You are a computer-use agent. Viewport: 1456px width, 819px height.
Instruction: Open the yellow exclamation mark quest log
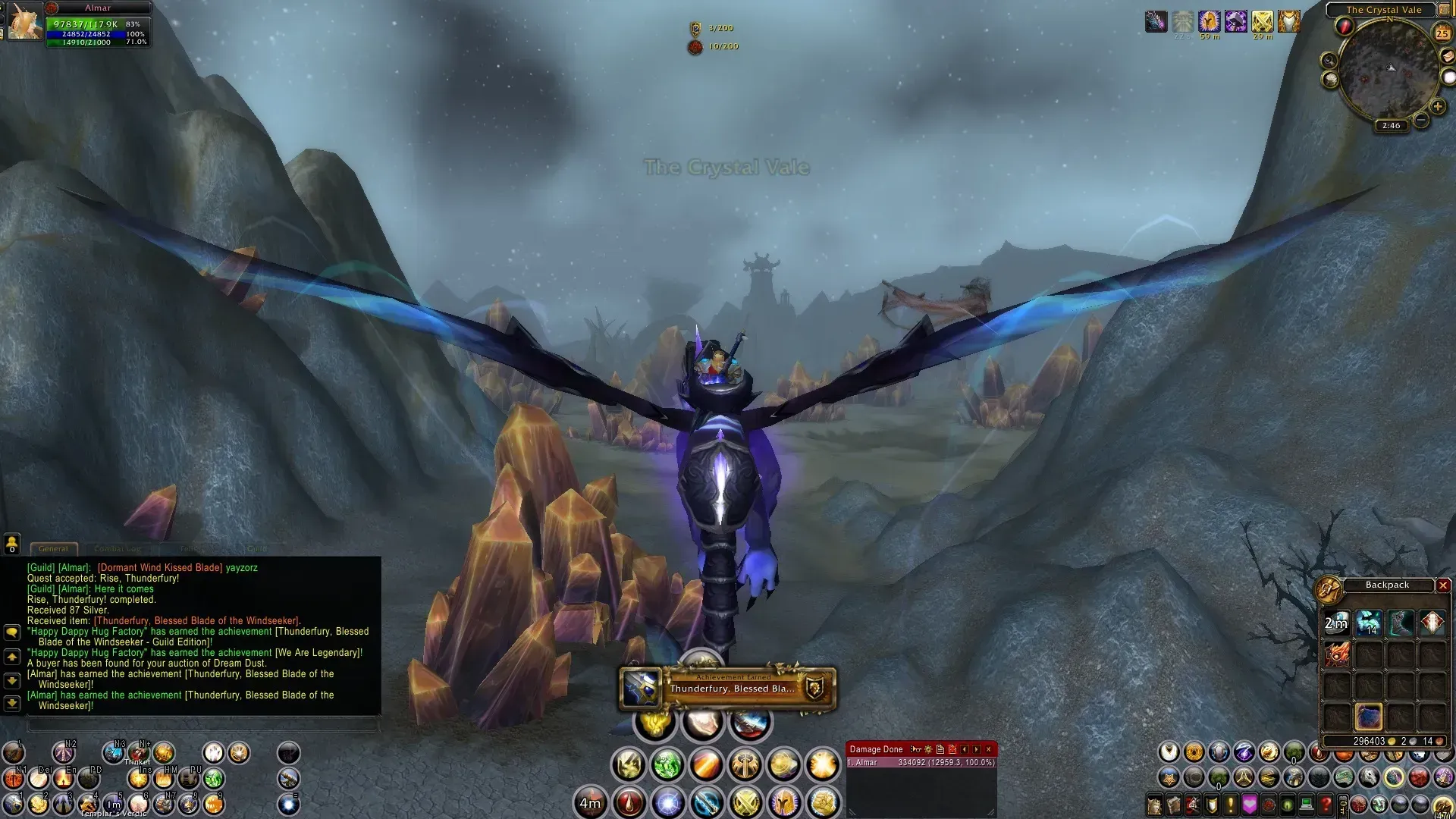pyautogui.click(x=1230, y=804)
